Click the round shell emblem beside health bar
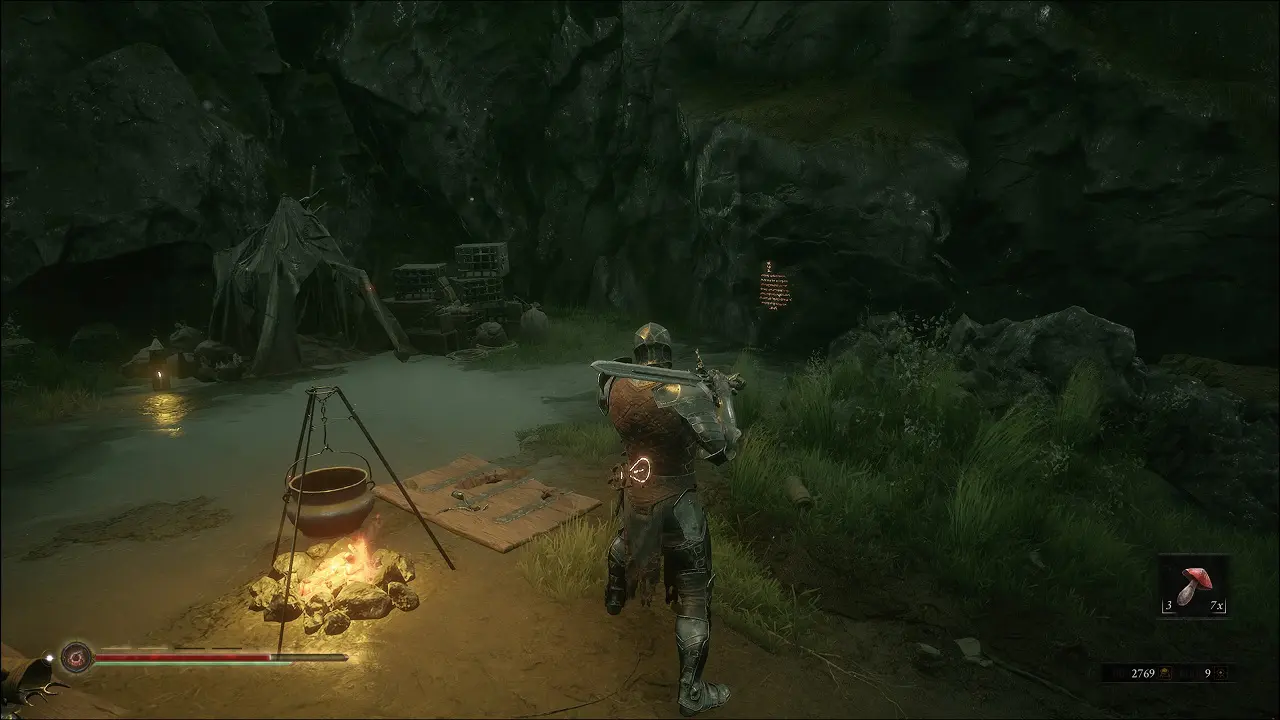 [x=76, y=657]
